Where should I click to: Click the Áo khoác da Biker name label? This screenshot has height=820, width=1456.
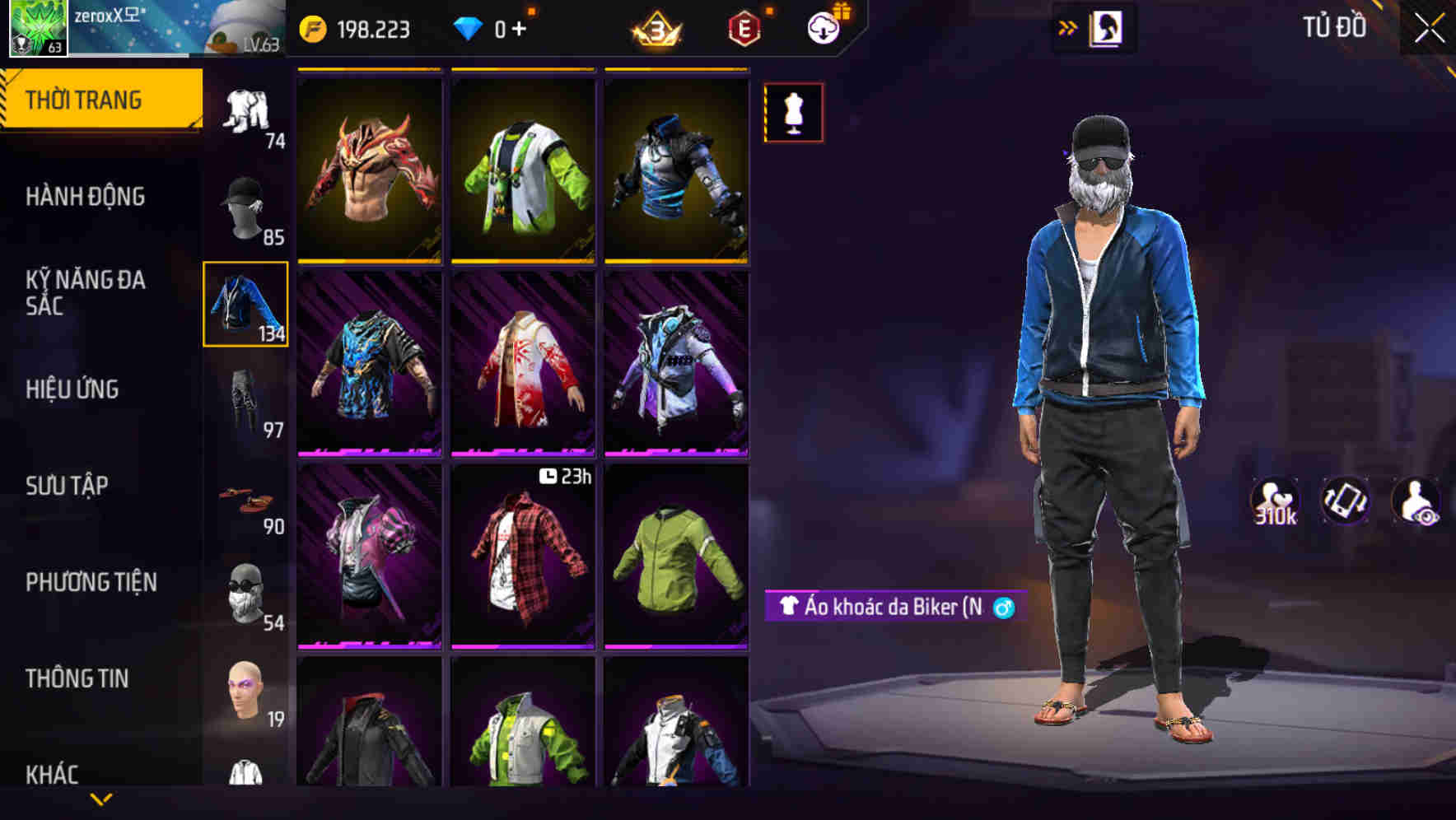coord(894,608)
